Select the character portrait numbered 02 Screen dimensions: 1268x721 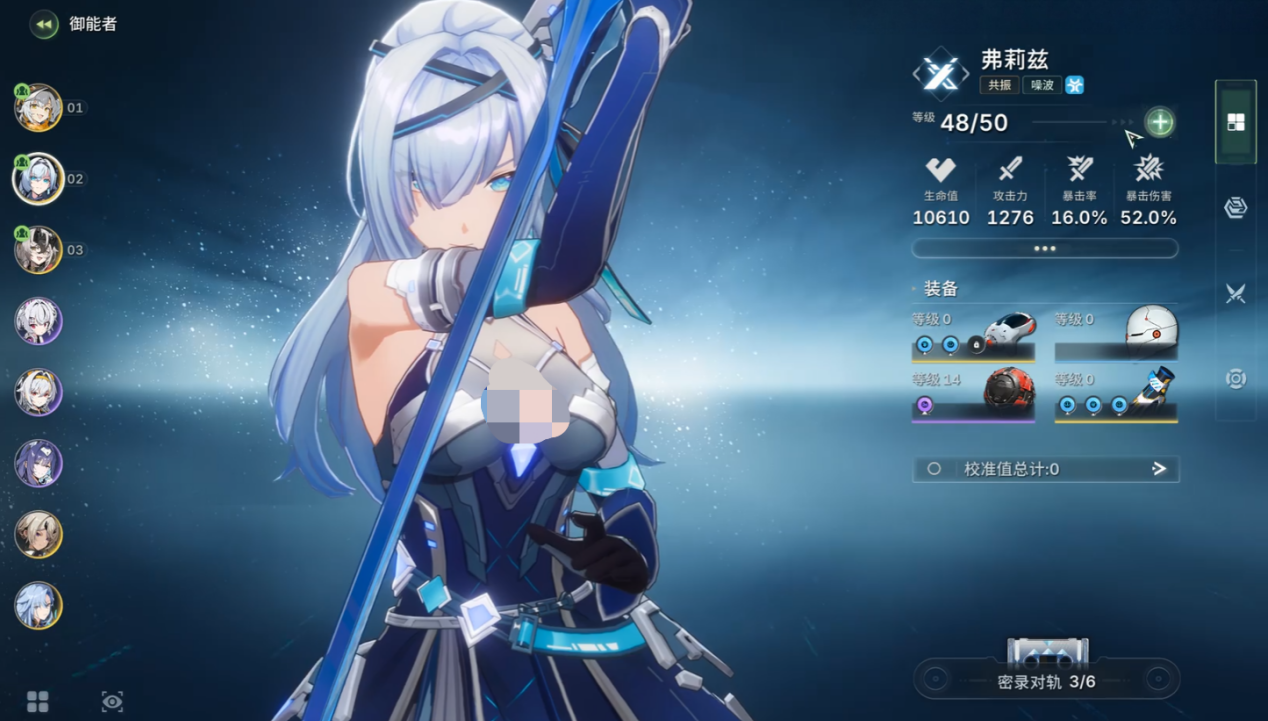(39, 179)
